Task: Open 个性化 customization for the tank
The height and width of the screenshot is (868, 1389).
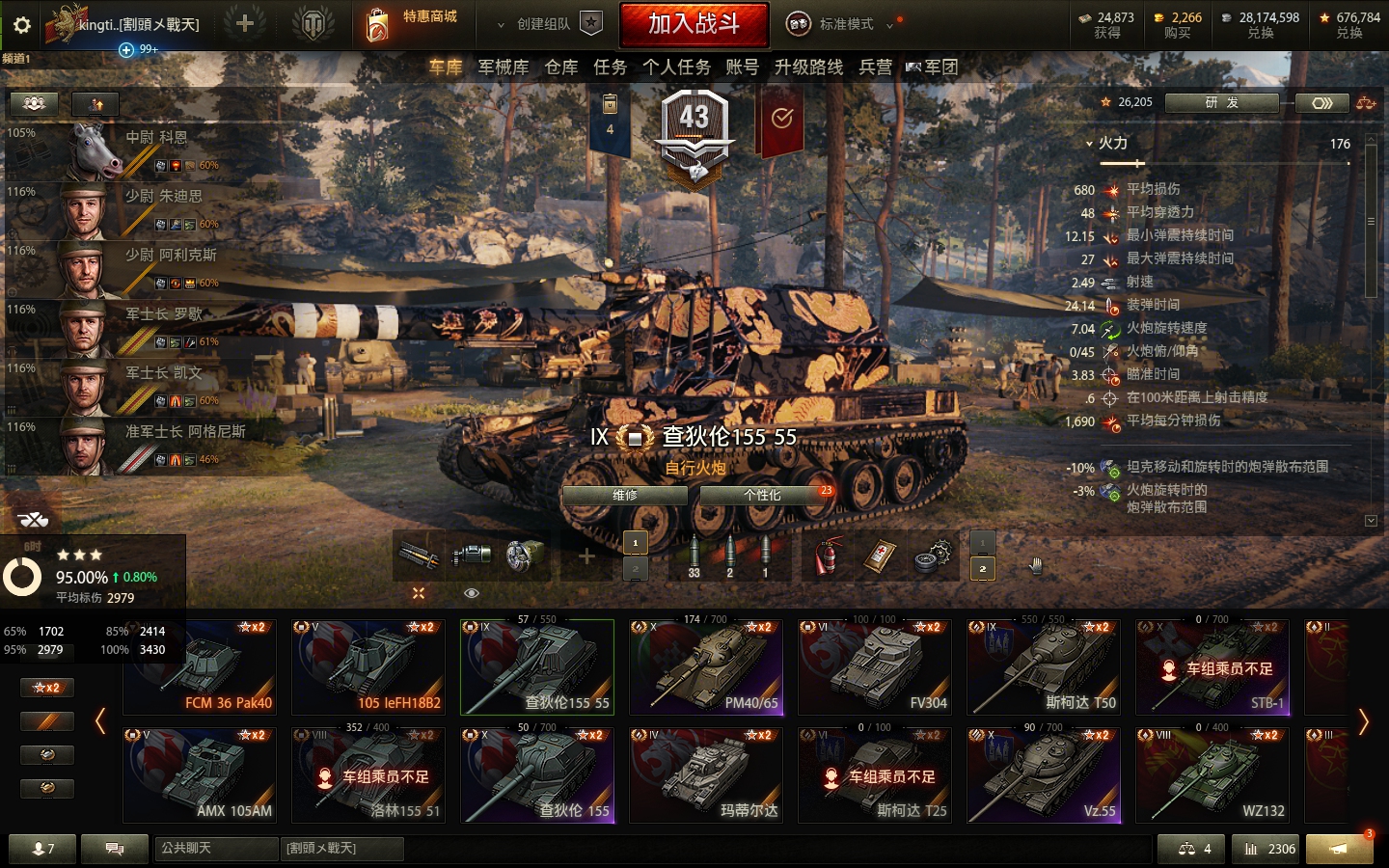Action: 762,496
